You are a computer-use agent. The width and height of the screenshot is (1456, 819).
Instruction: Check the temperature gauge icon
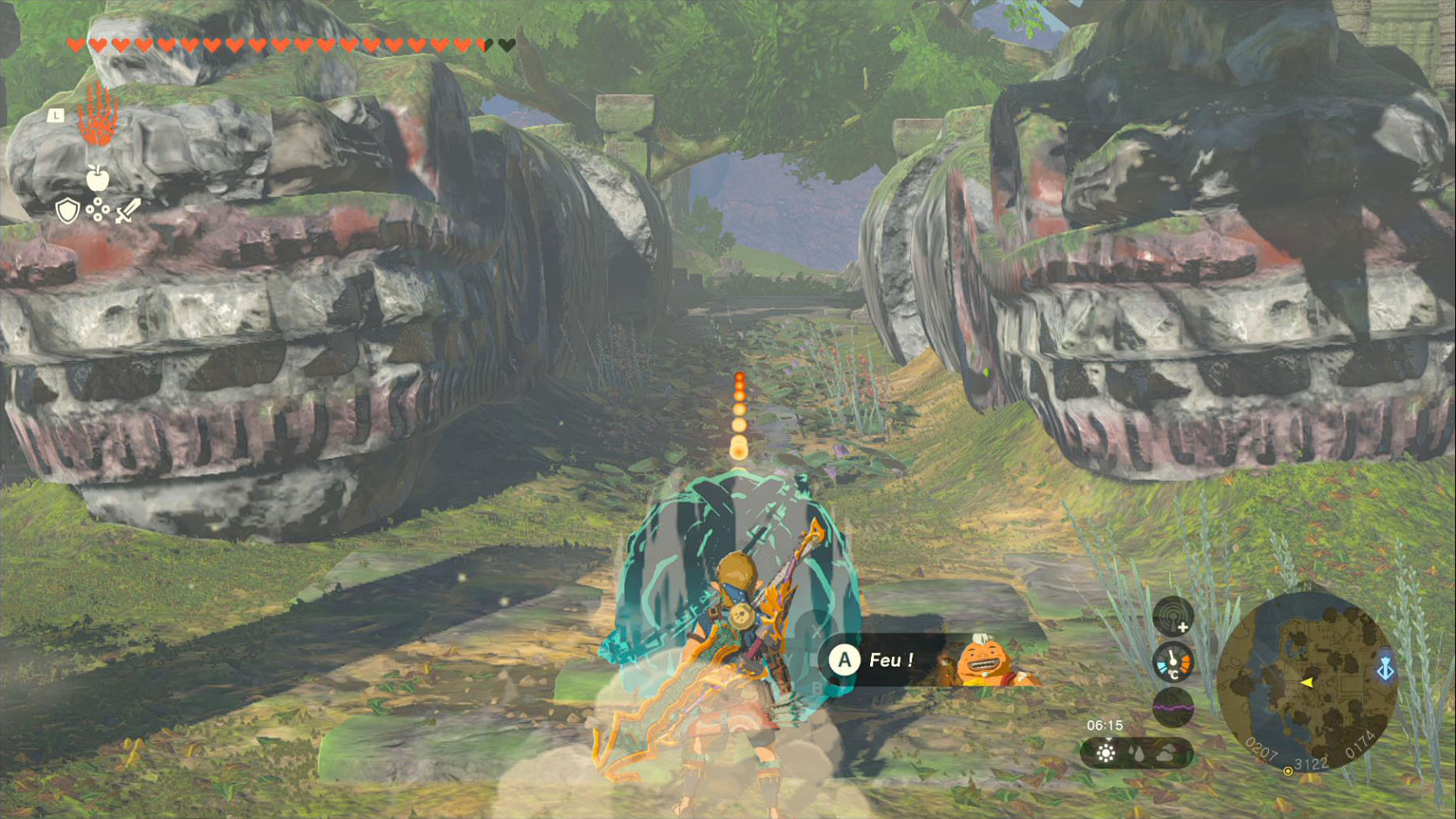coord(1173,662)
